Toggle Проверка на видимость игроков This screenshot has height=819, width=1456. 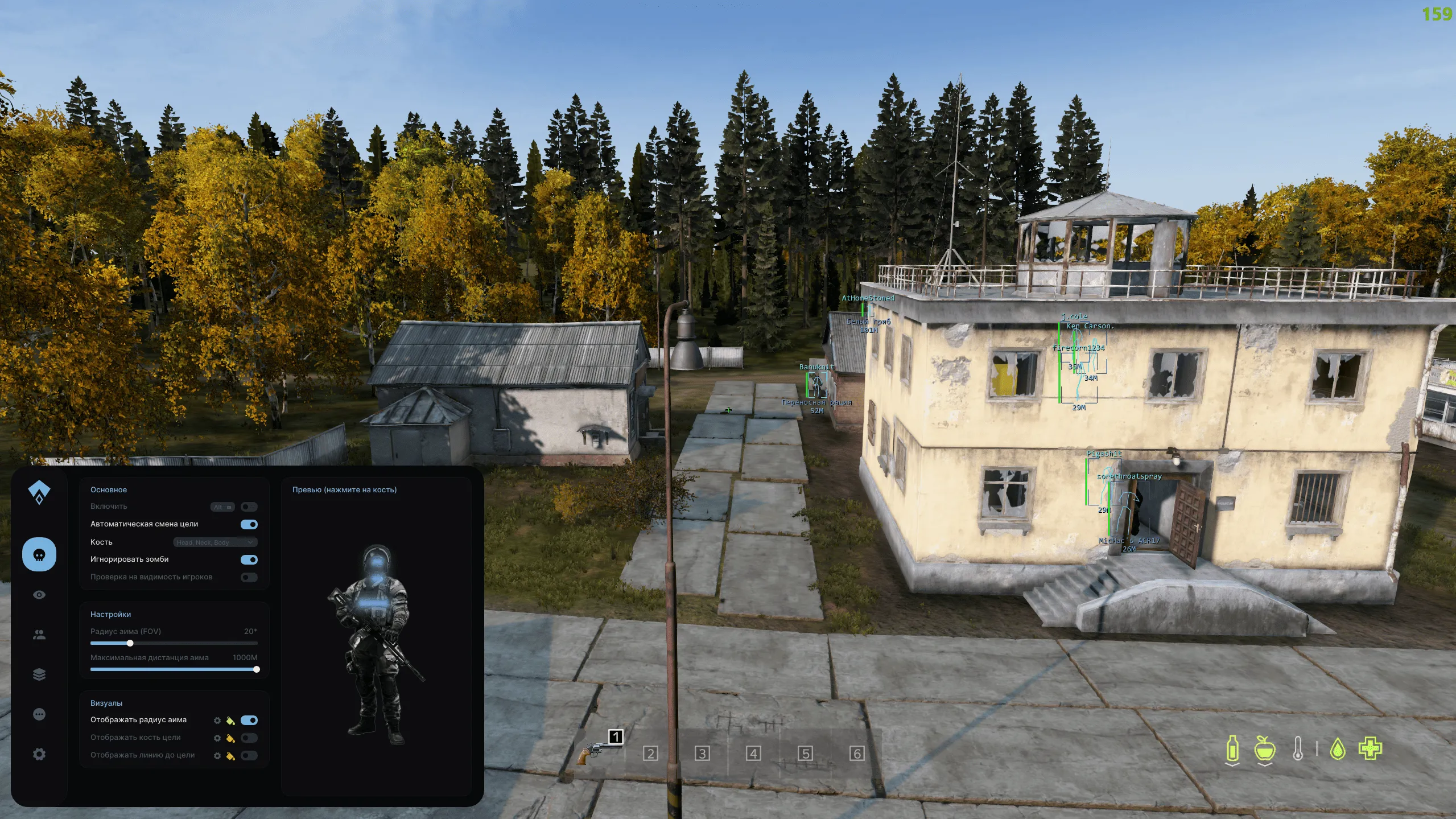coord(249,577)
